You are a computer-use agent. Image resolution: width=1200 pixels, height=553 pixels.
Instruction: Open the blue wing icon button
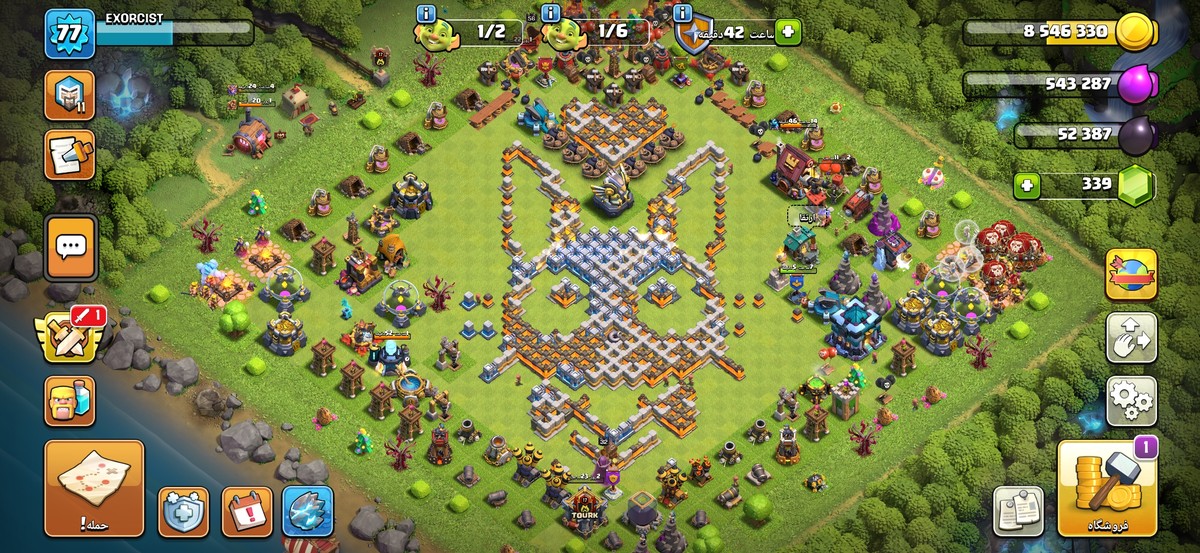[307, 512]
